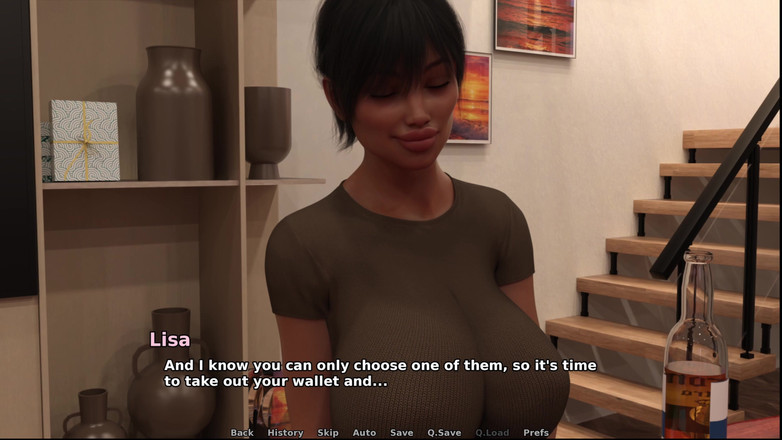The image size is (782, 440).
Task: Enable Auto advance mode
Action: [364, 433]
